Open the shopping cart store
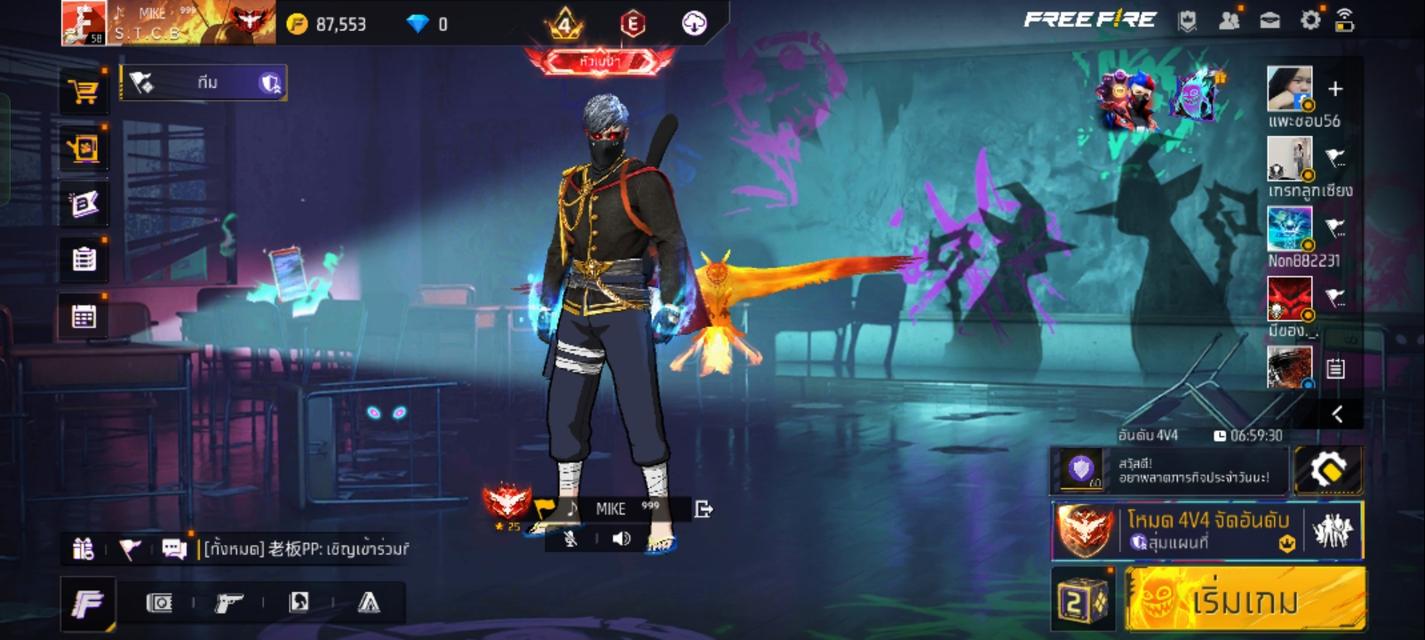The image size is (1425, 640). point(84,93)
